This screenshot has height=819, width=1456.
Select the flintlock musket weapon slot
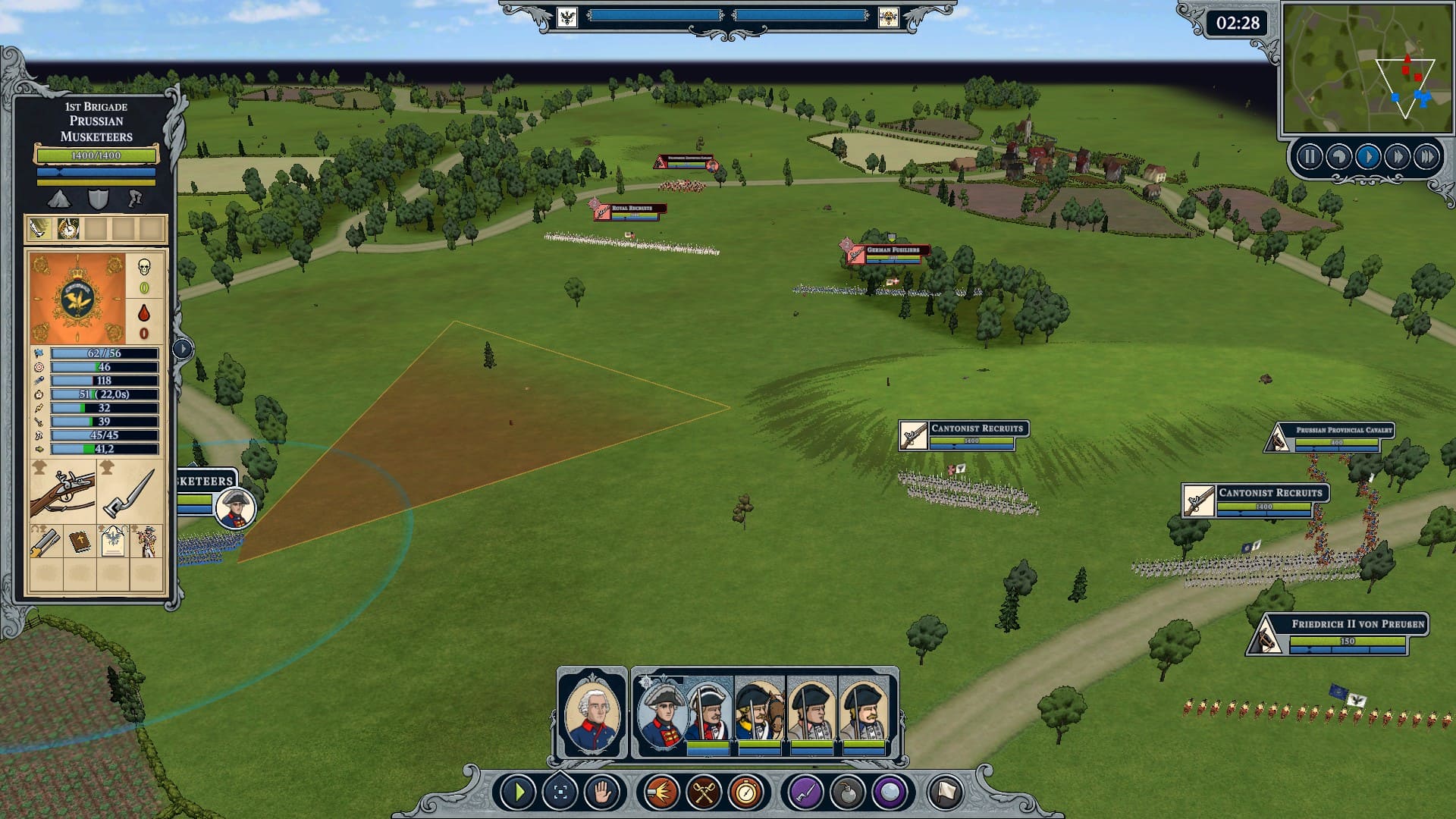(x=63, y=492)
